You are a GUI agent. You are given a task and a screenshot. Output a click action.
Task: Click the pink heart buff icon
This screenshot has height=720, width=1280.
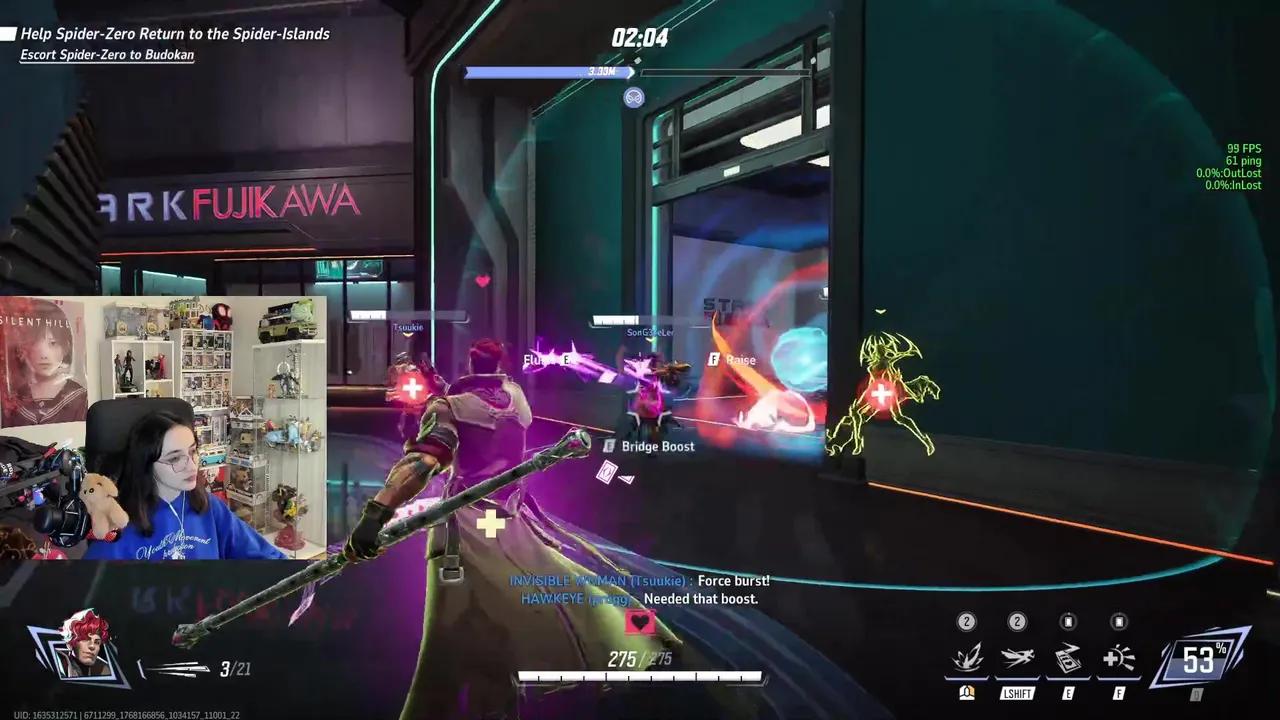tap(640, 623)
